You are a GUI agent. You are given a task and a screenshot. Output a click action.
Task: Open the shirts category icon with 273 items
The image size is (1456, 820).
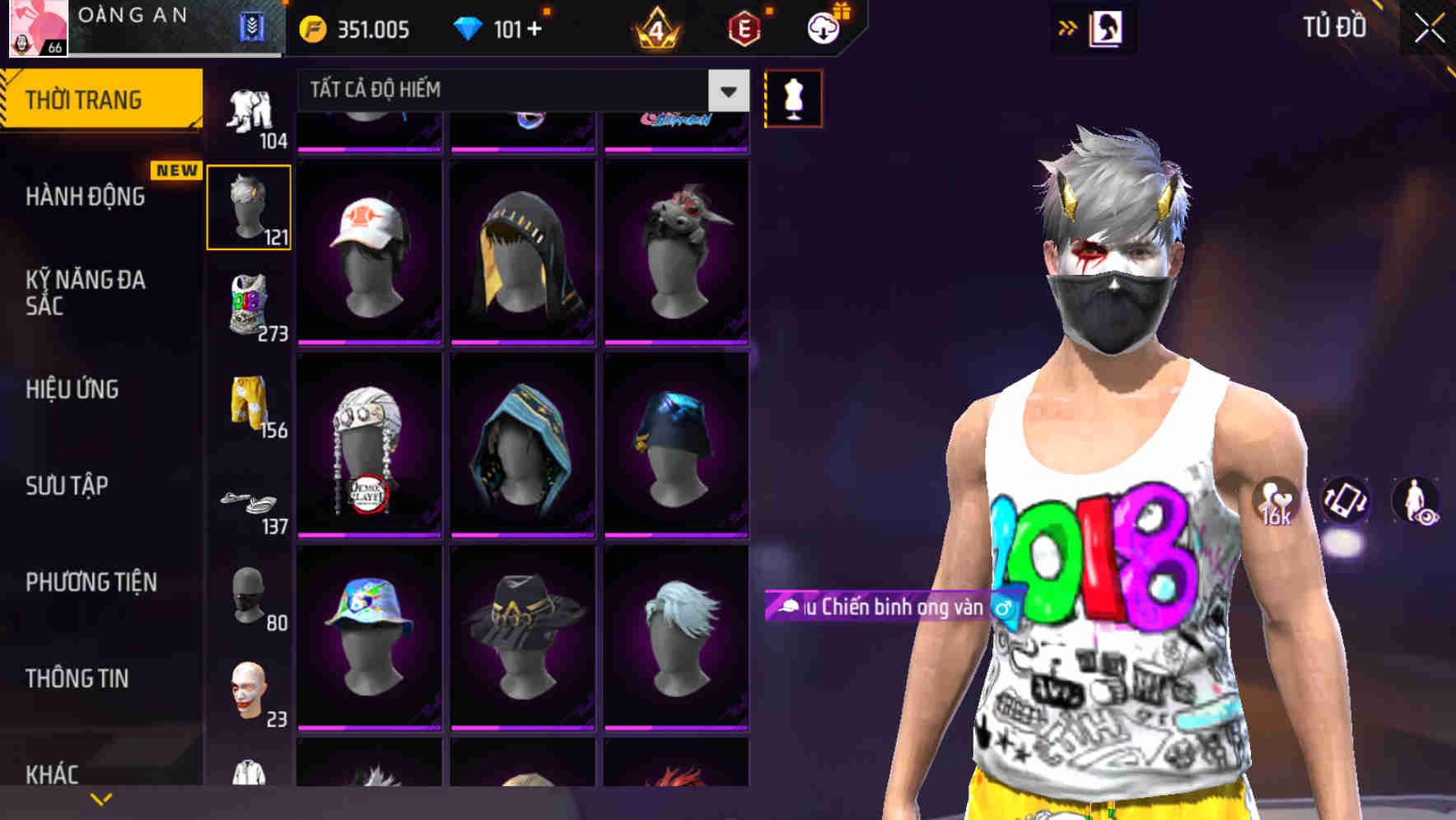[x=250, y=309]
